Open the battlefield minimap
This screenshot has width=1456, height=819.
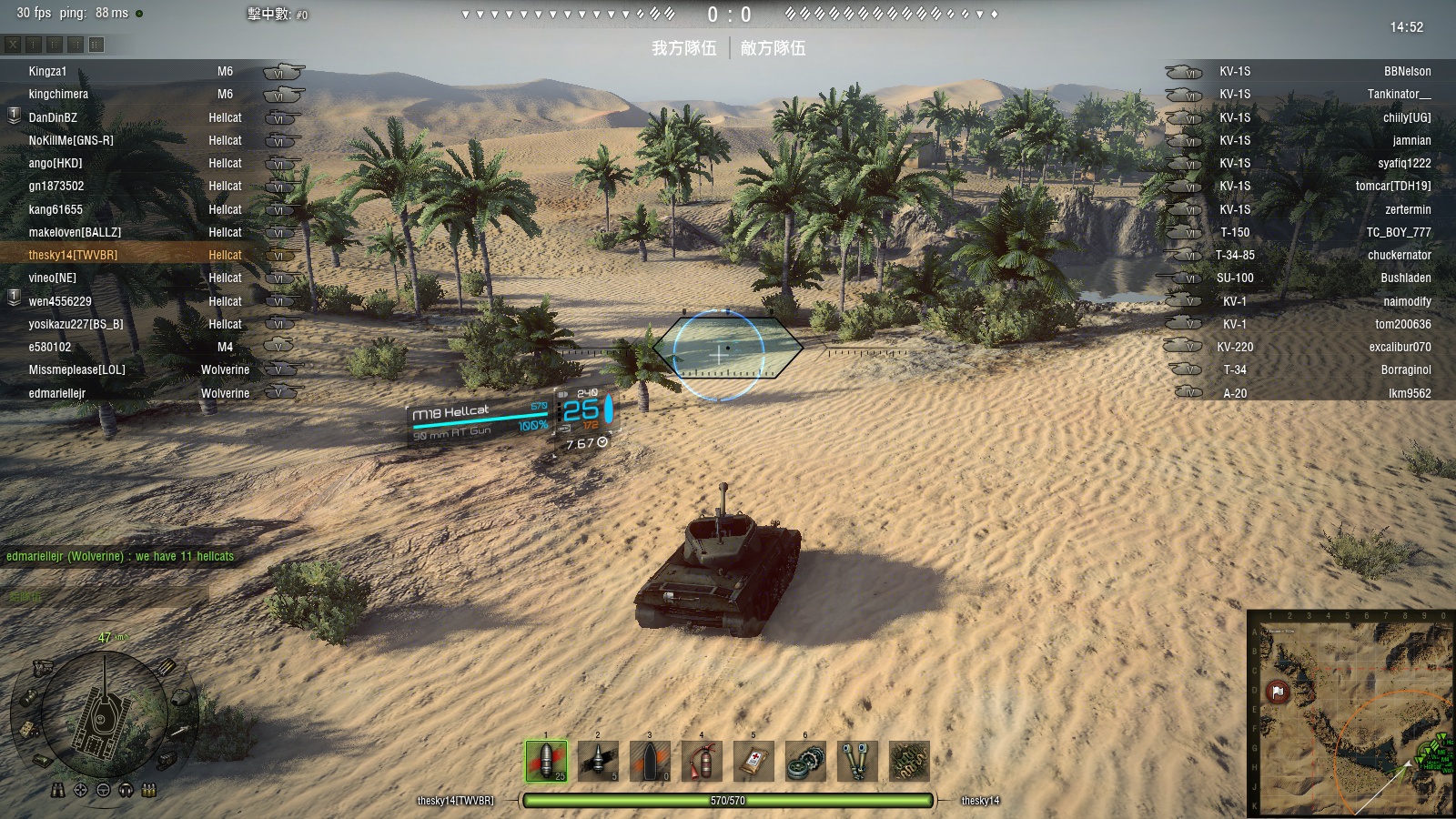tap(1350, 713)
